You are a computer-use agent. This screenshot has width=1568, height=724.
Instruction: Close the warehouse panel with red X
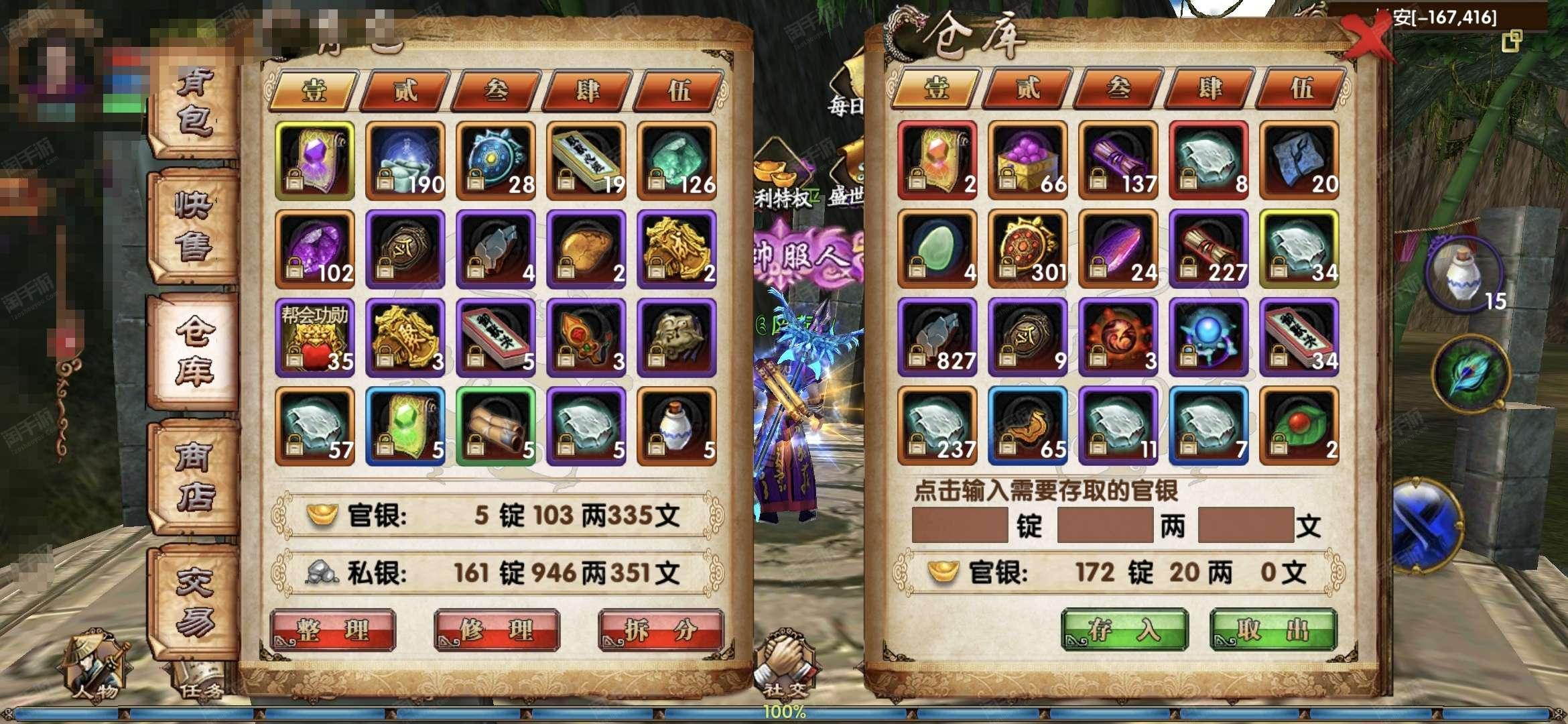coord(1367,39)
